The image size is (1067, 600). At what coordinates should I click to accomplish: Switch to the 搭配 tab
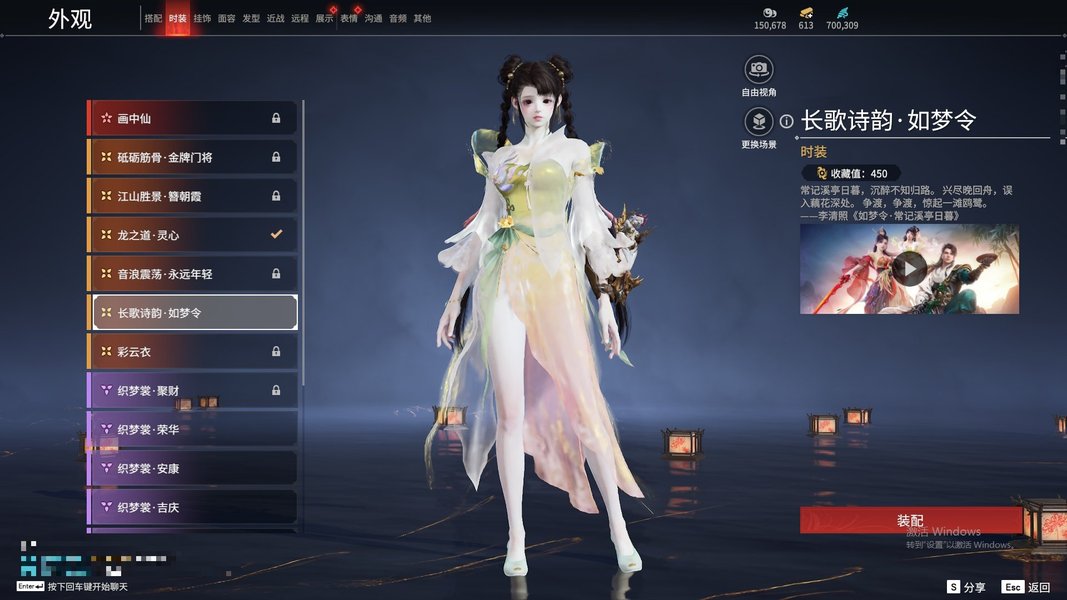153,18
